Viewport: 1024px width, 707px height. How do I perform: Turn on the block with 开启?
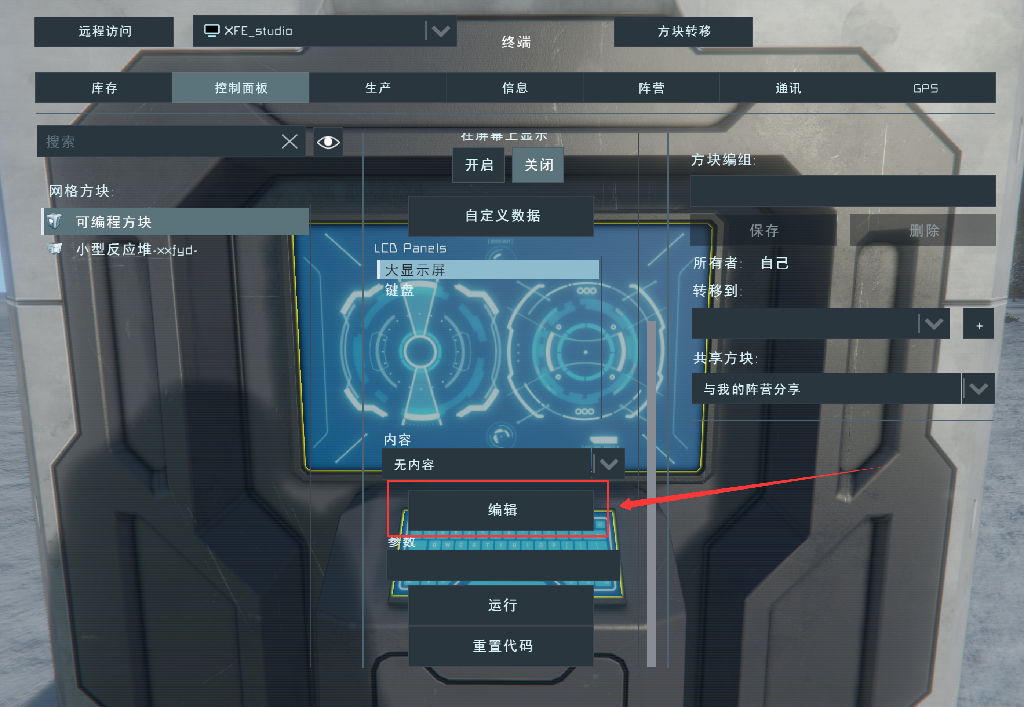(479, 165)
